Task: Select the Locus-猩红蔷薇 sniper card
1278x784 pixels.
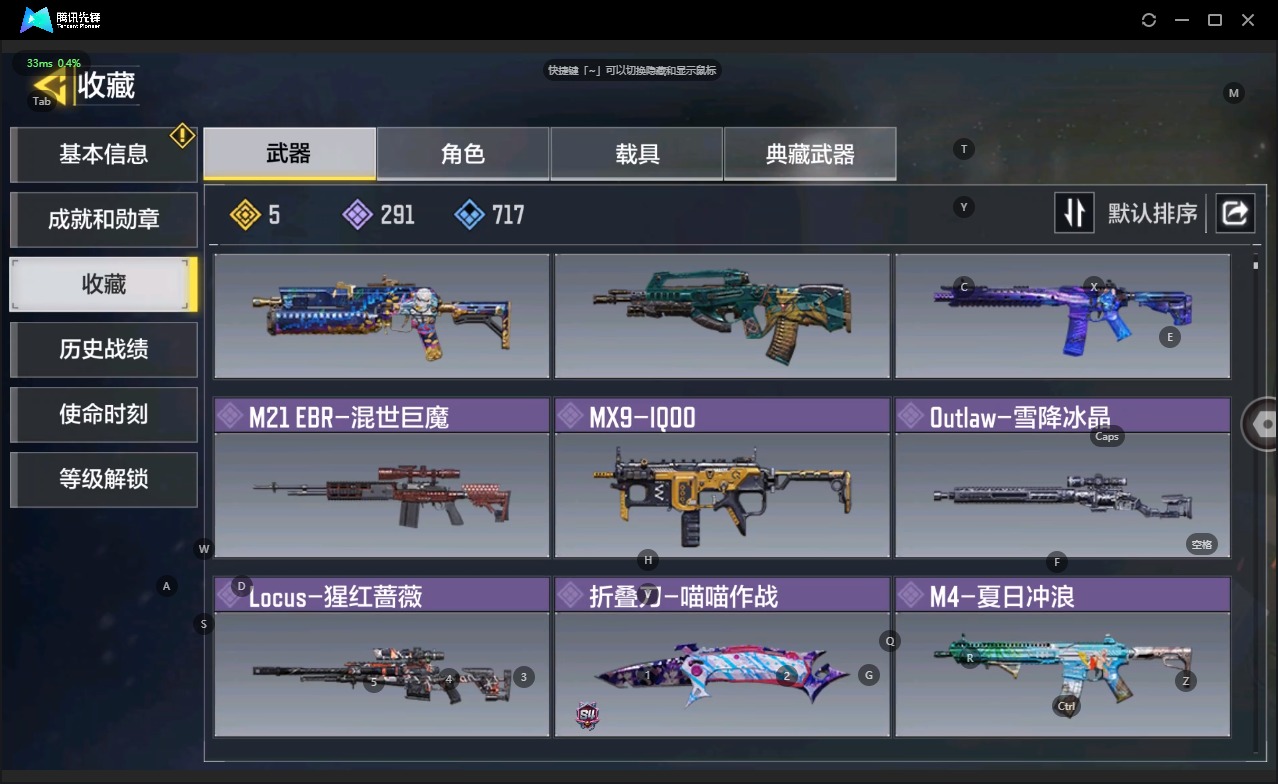Action: pyautogui.click(x=382, y=657)
